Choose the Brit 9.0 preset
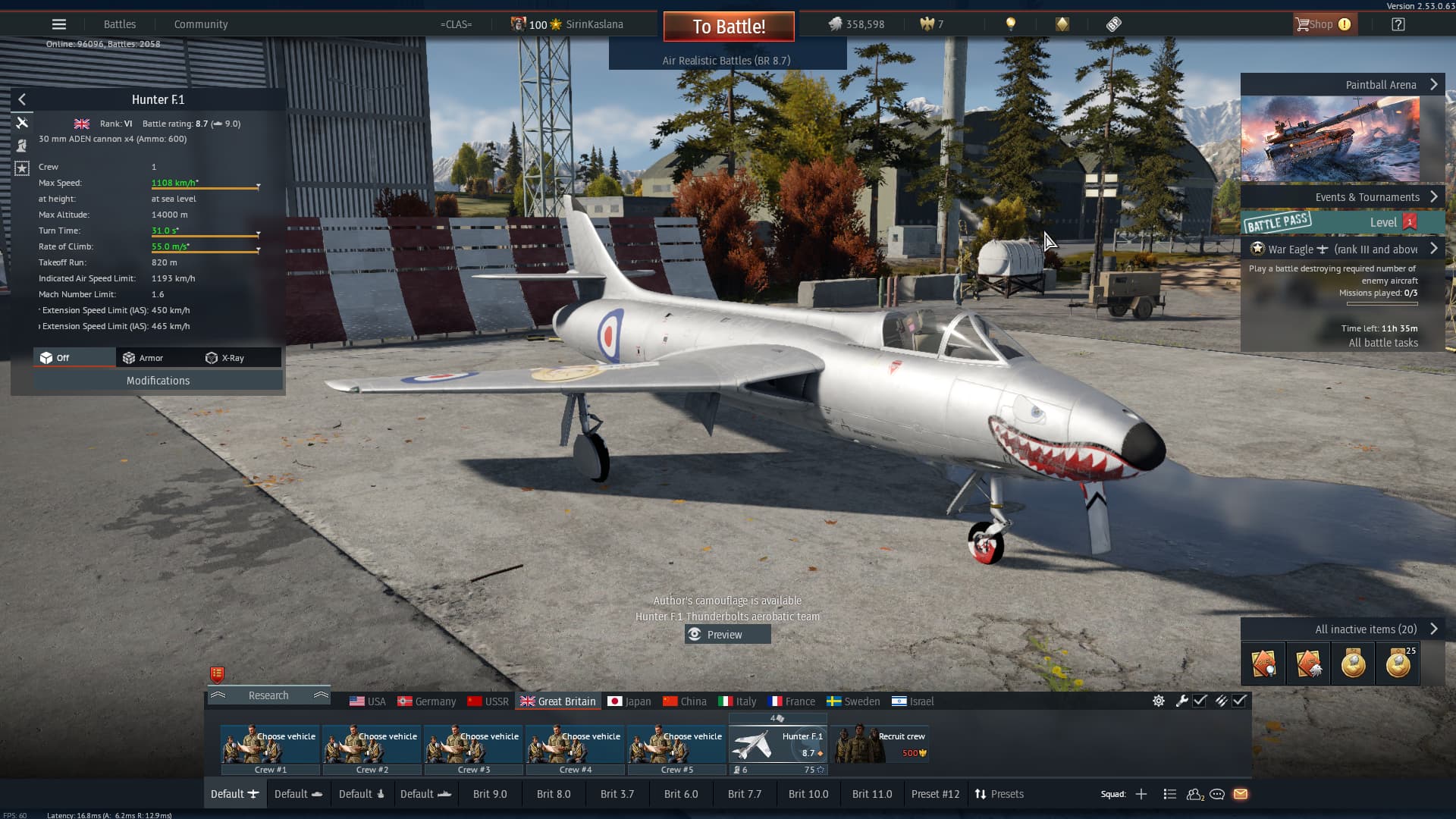The image size is (1456, 819). point(490,794)
